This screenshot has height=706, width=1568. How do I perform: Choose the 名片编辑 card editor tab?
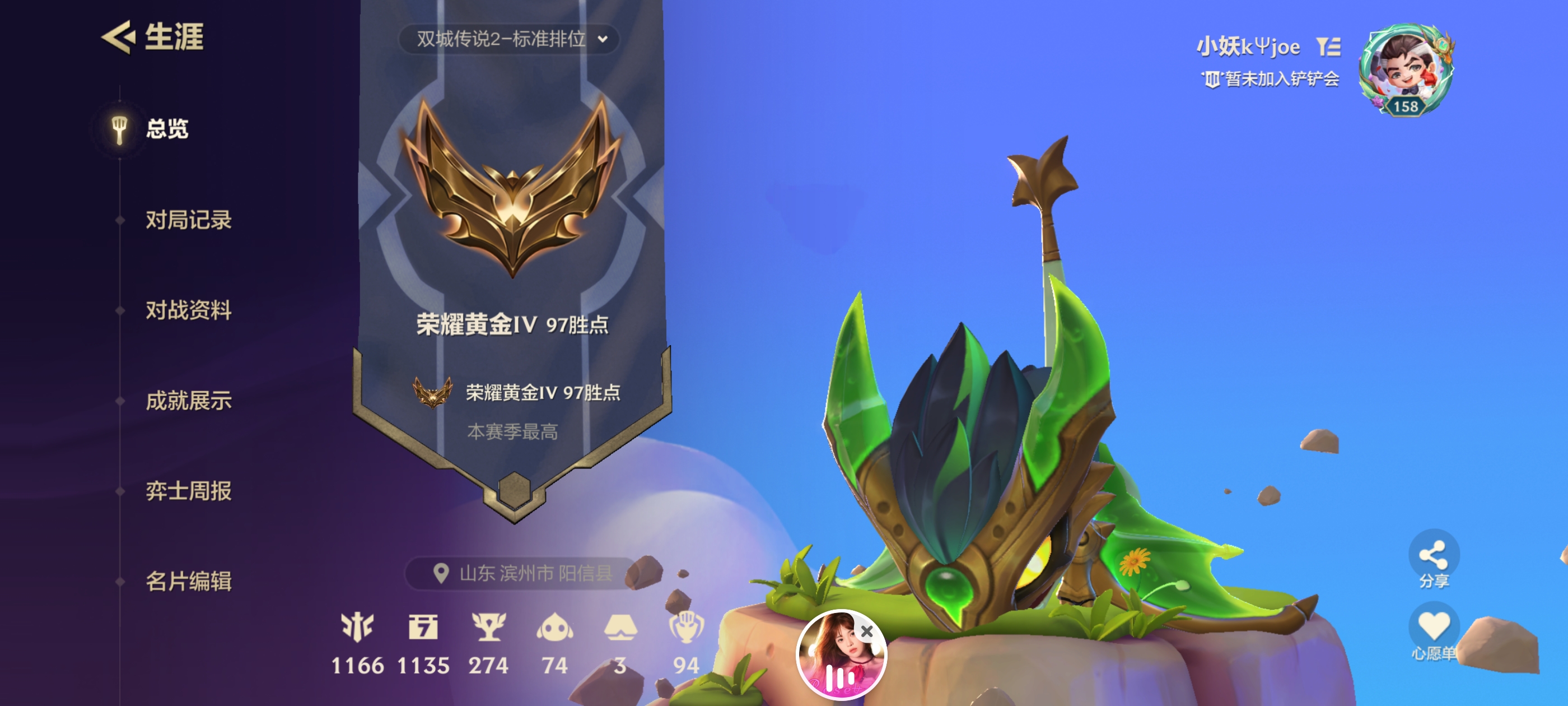[x=188, y=581]
